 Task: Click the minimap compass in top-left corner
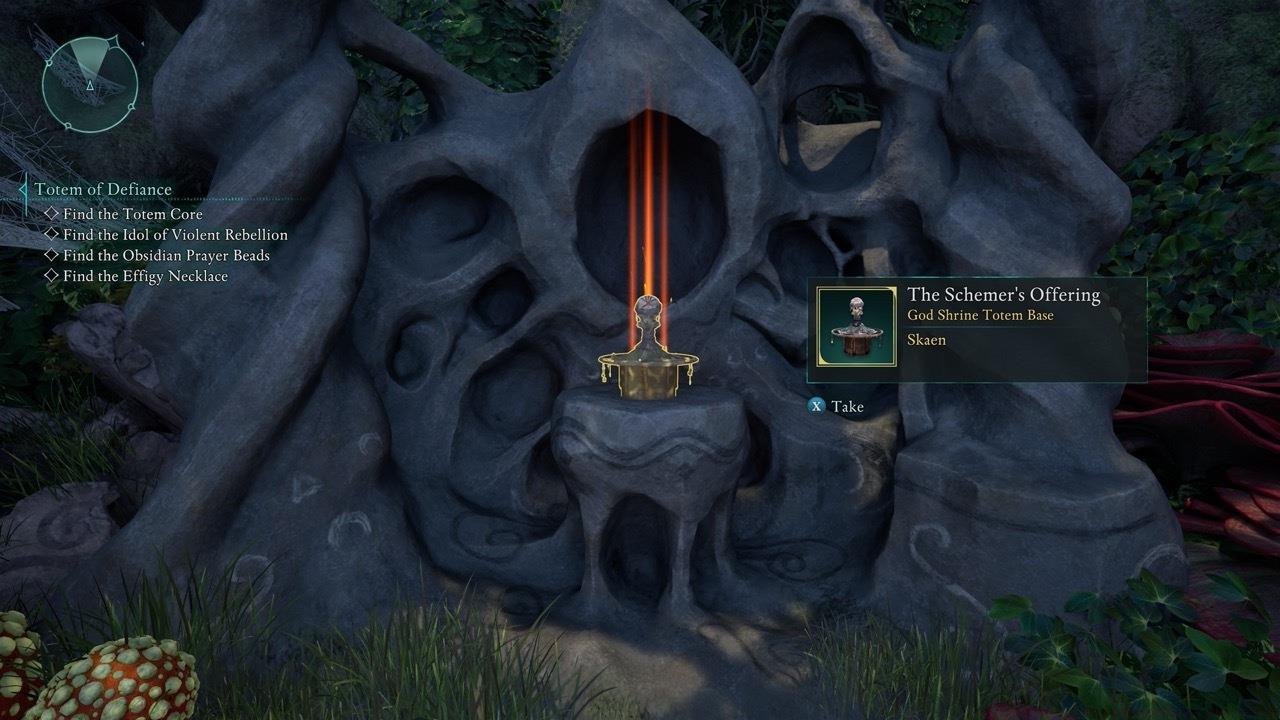[x=88, y=84]
